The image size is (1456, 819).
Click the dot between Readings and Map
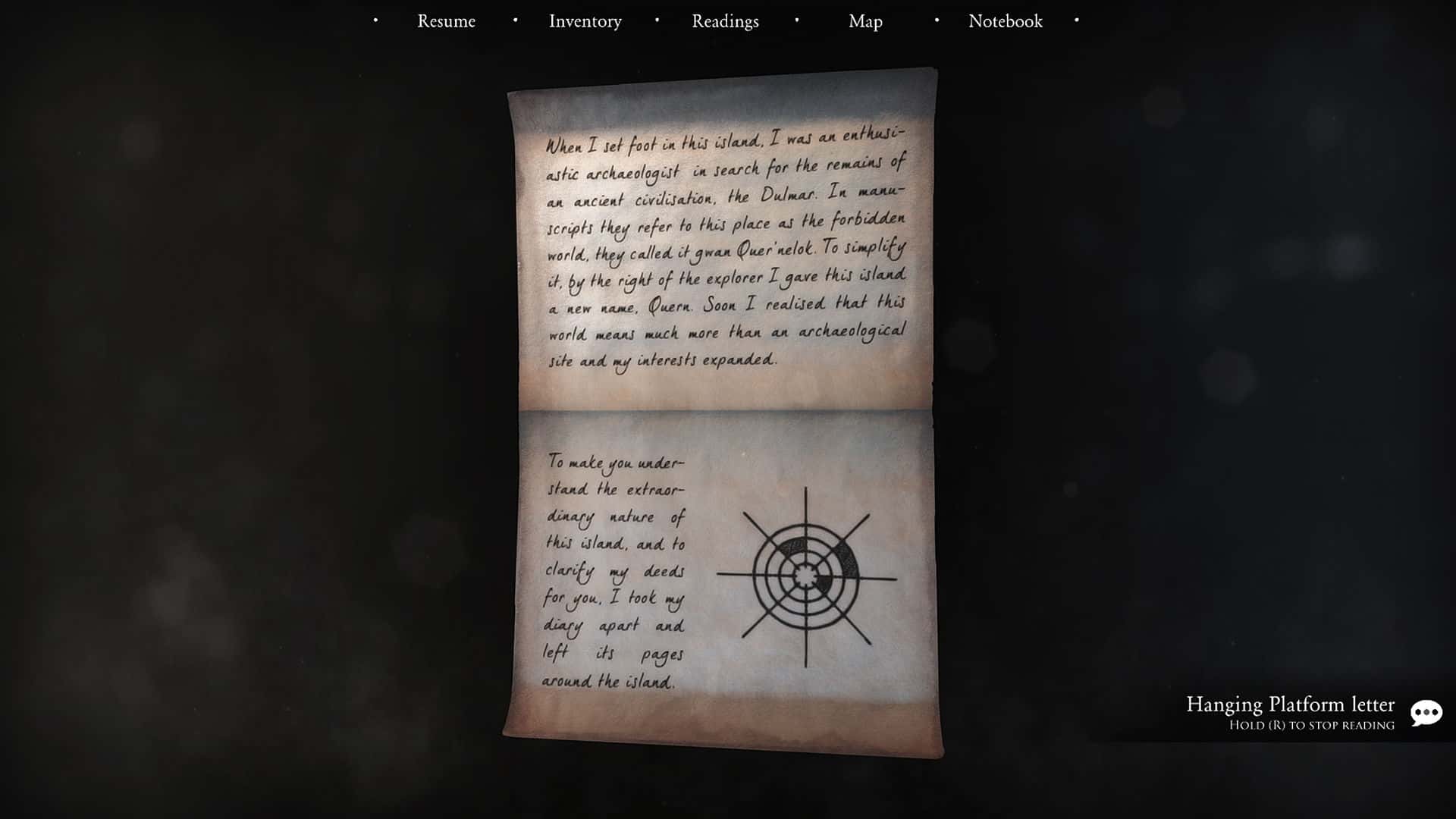click(x=795, y=20)
